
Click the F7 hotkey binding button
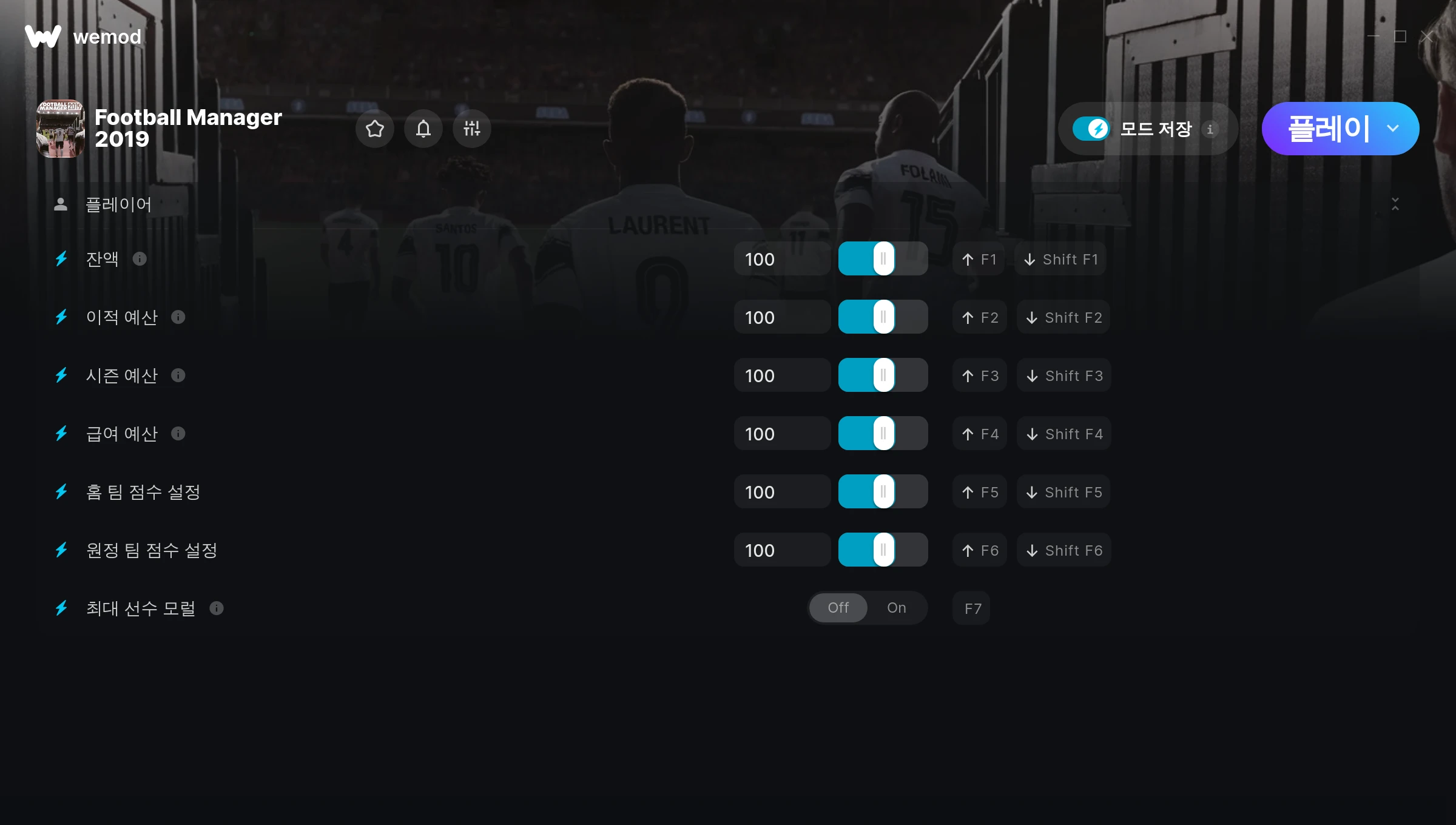click(972, 608)
